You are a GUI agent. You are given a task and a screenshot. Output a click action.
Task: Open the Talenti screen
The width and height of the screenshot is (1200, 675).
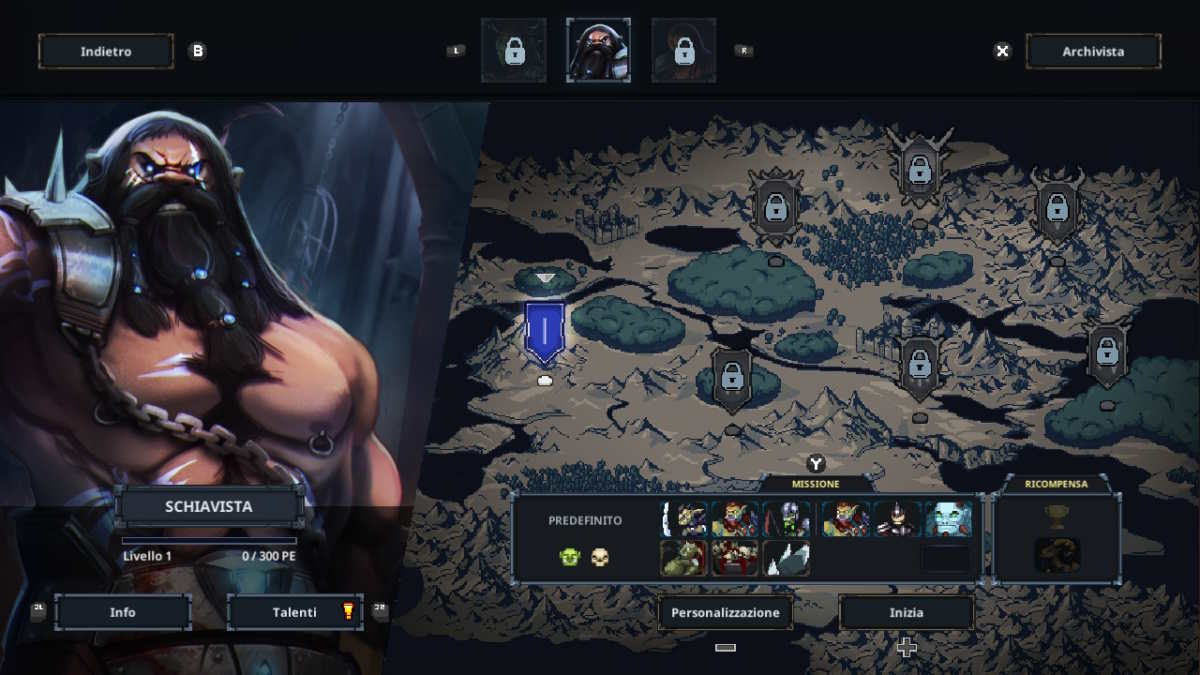(295, 612)
